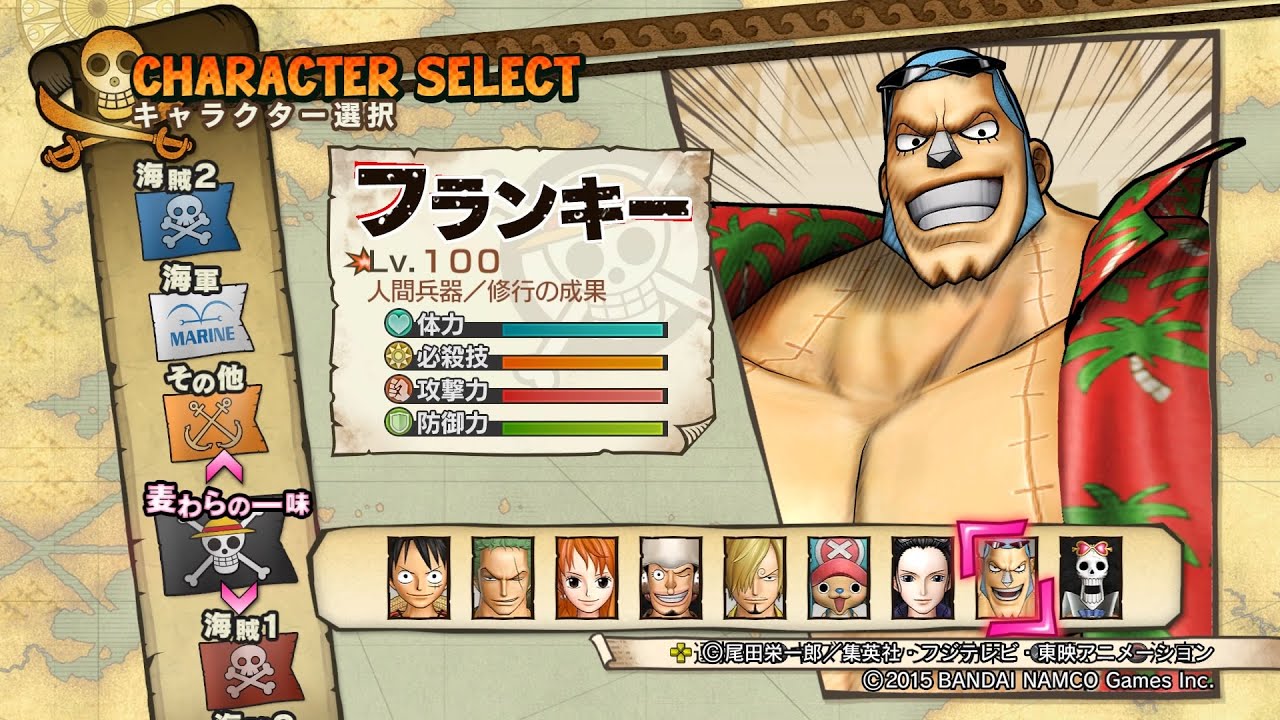The height and width of the screenshot is (720, 1280).
Task: Choose Zoro's green-haired portrait
Action: pos(502,577)
